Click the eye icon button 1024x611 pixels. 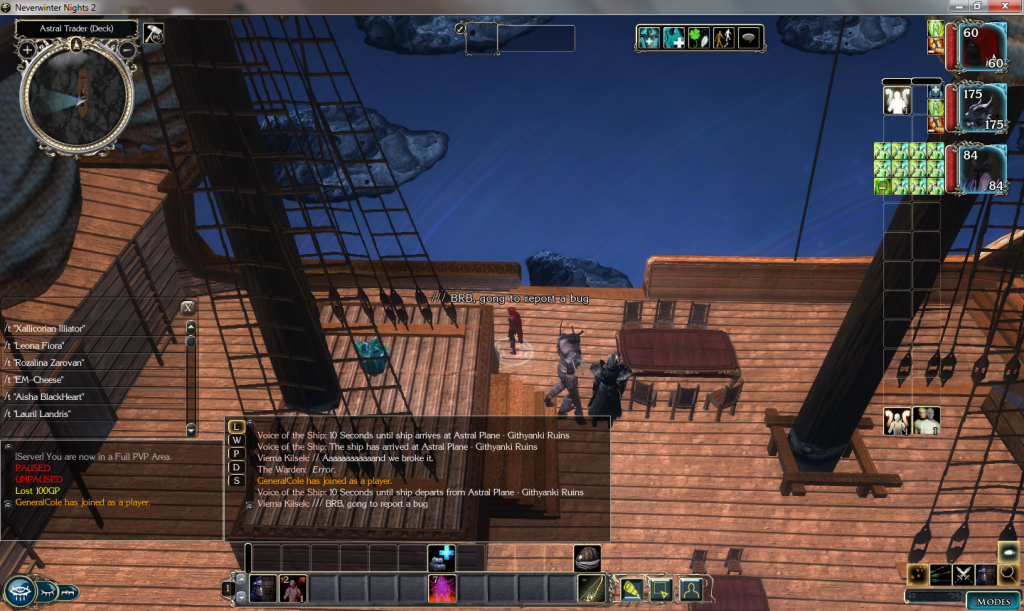coord(21,590)
